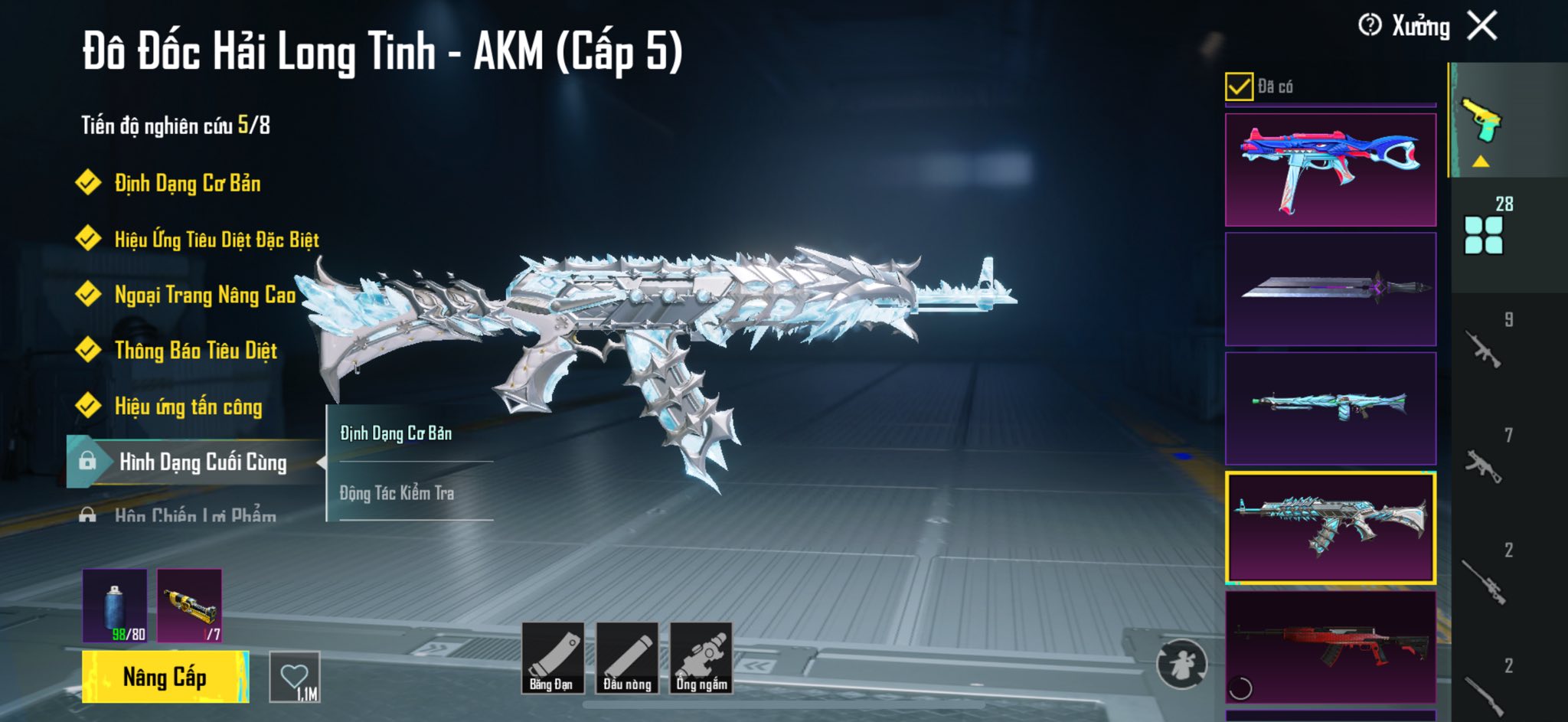Choose the dark sword melee skin thumbnail
The width and height of the screenshot is (1568, 722).
(x=1331, y=289)
